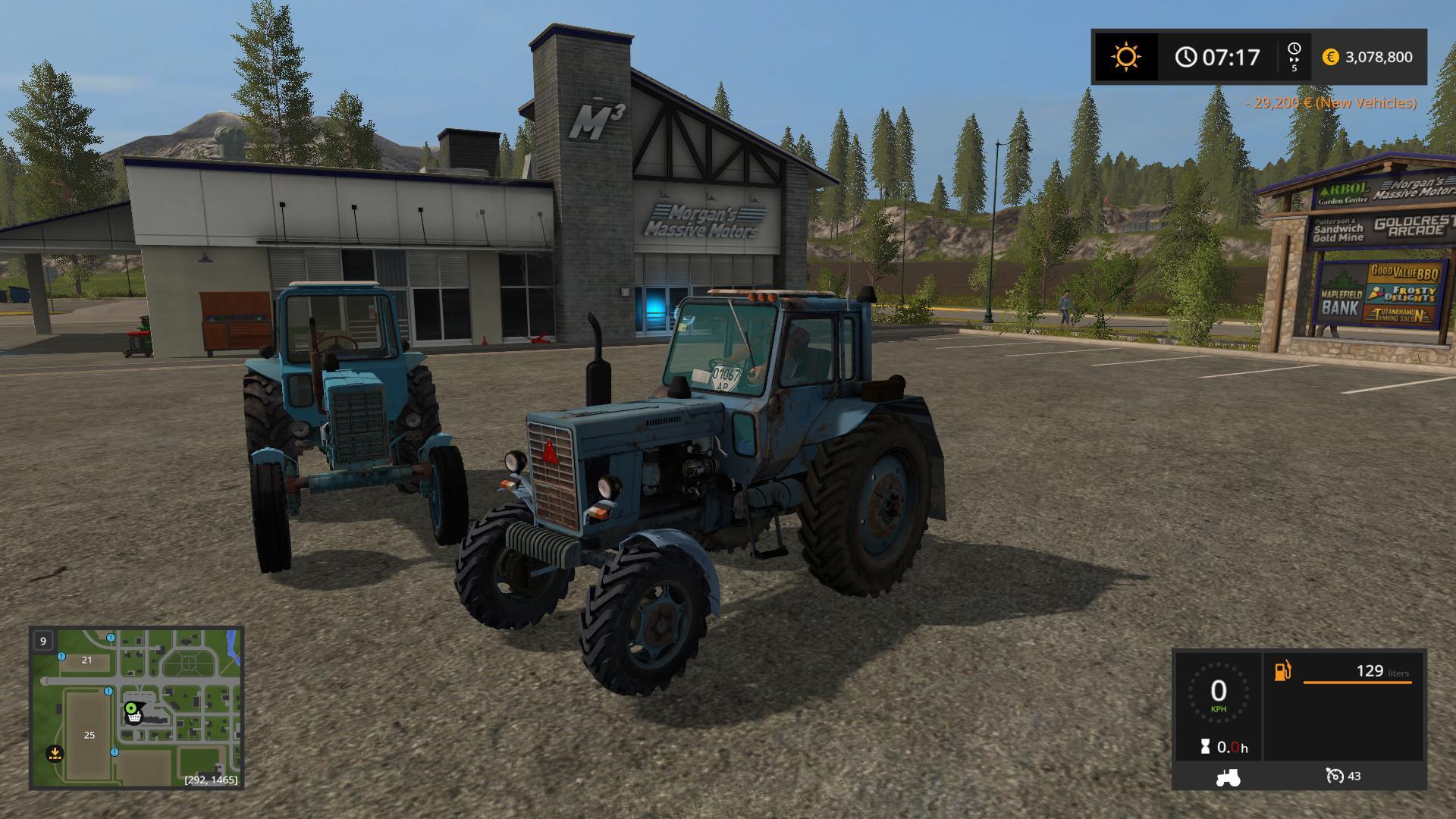Select the speedometer showing 0 KPH
Screen dimensions: 1456x819
coord(1219,694)
